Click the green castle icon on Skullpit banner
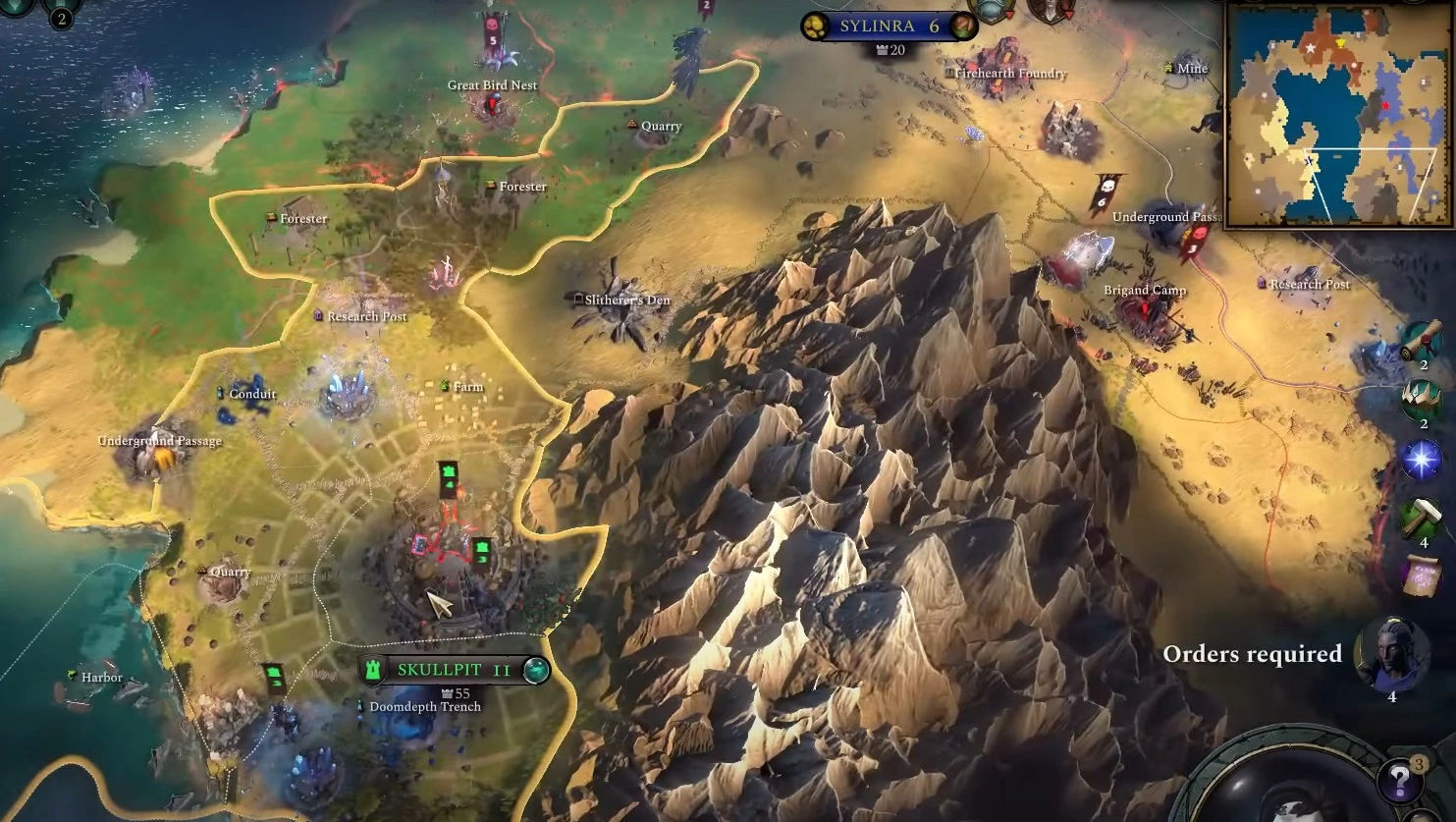 coord(374,671)
